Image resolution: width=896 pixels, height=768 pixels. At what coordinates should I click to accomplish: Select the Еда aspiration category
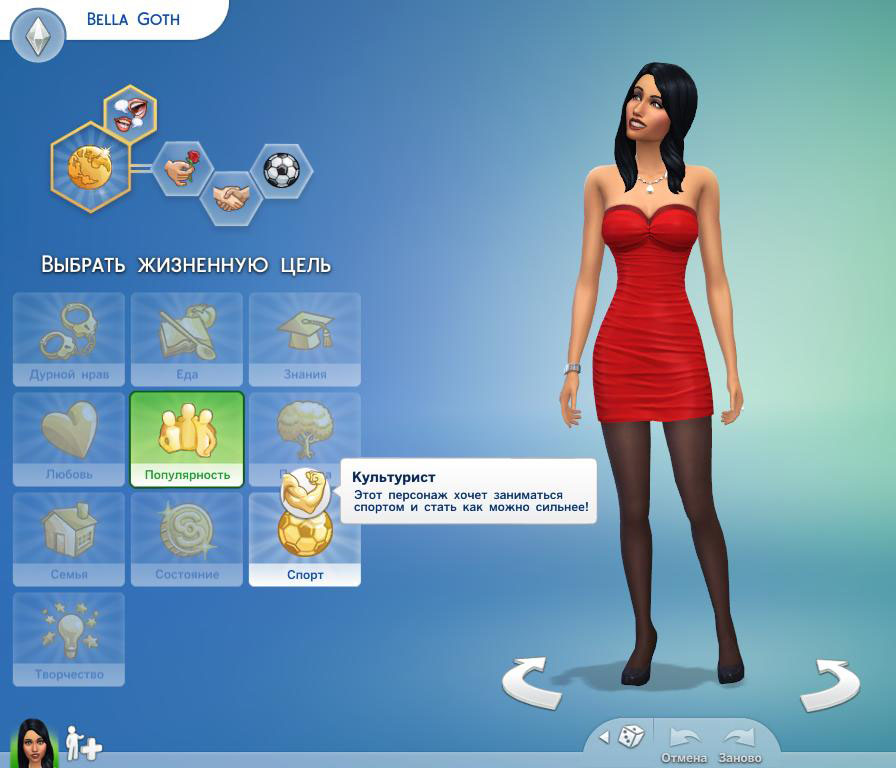click(x=187, y=339)
